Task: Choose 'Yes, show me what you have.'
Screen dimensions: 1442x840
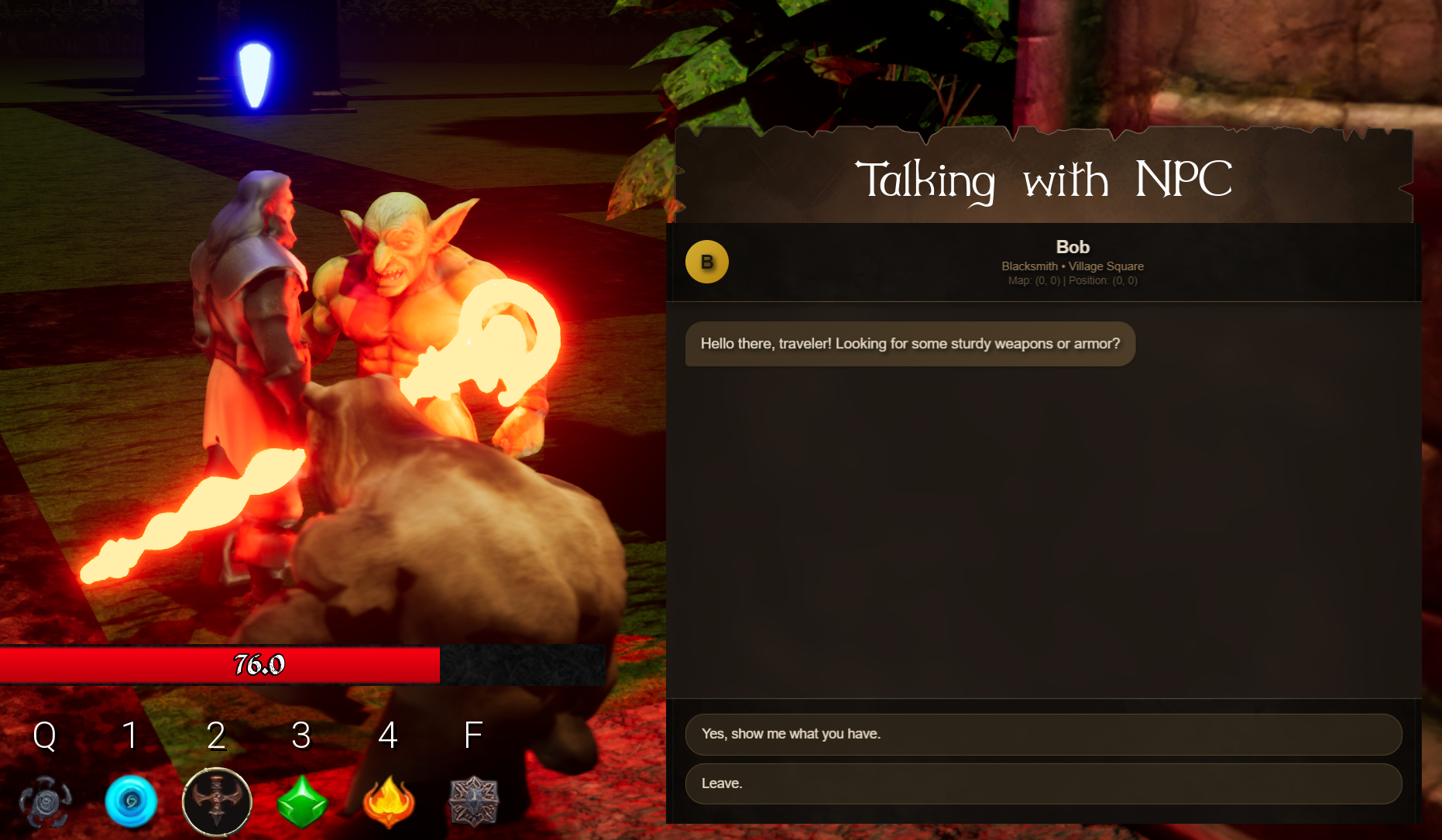Action: 1043,733
